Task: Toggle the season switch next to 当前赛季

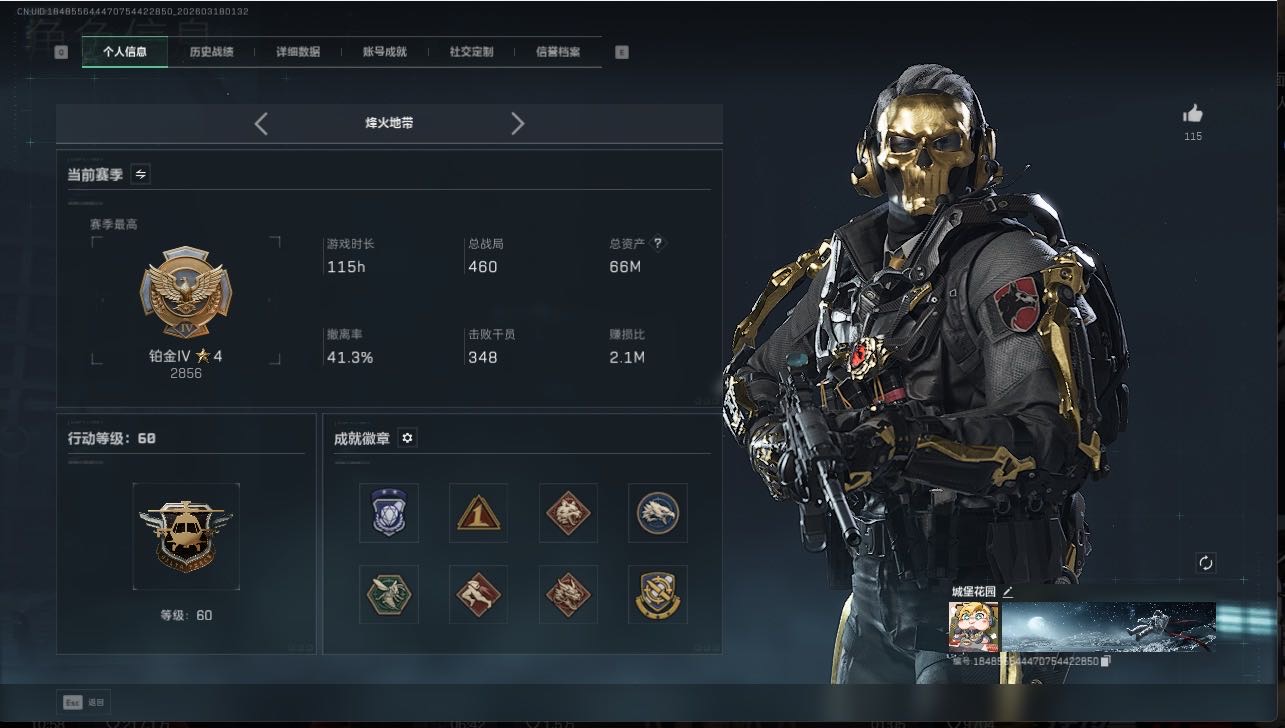Action: click(x=141, y=174)
